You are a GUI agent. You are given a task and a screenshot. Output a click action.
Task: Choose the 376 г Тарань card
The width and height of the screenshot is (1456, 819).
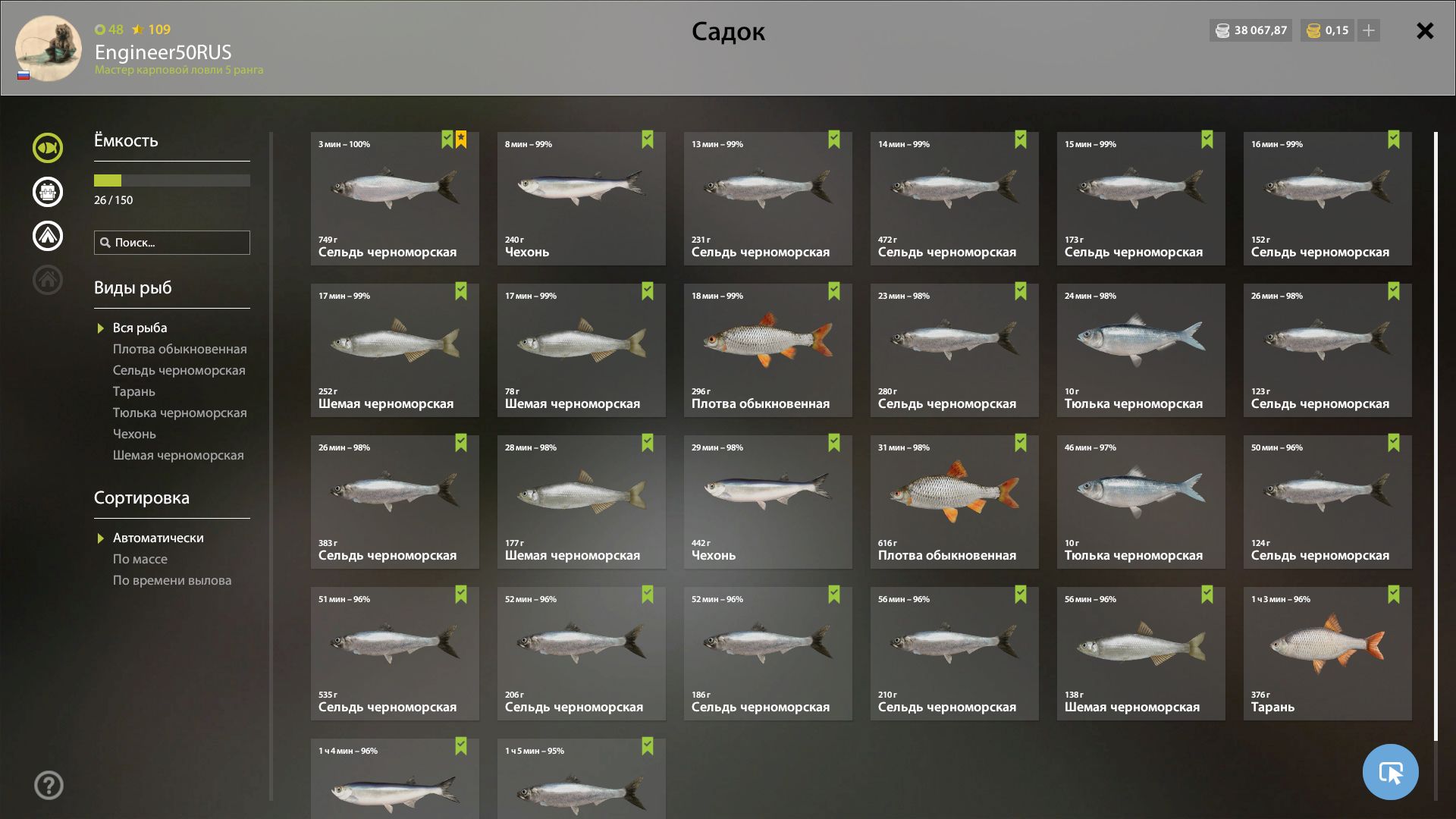(1327, 654)
